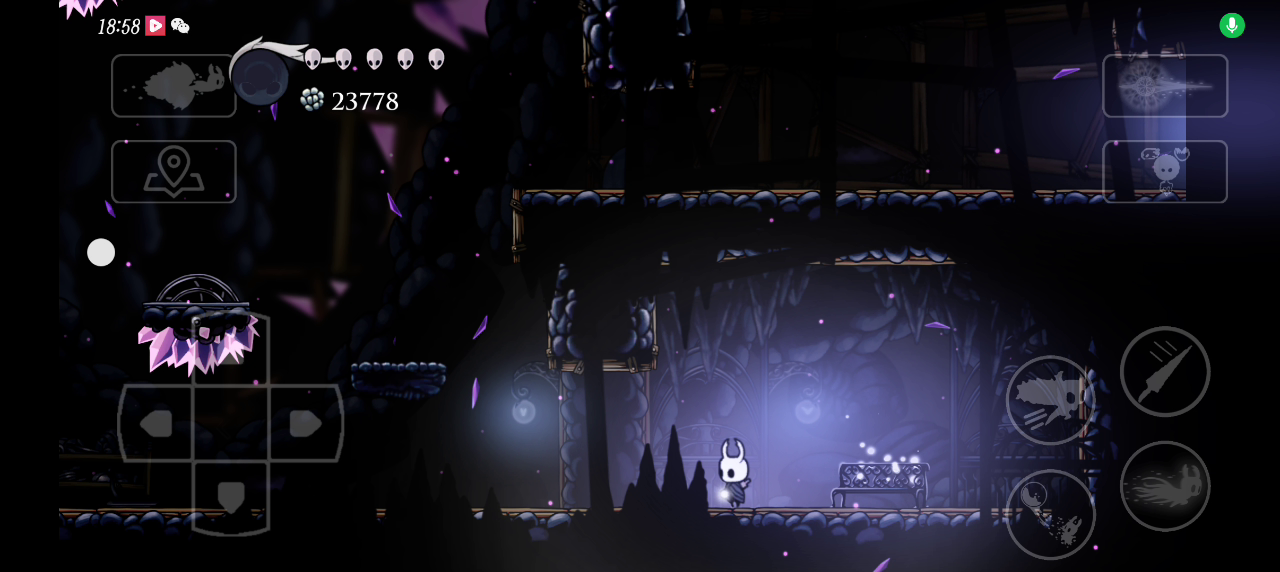
Task: Tap the nail attack button
Action: point(1165,371)
